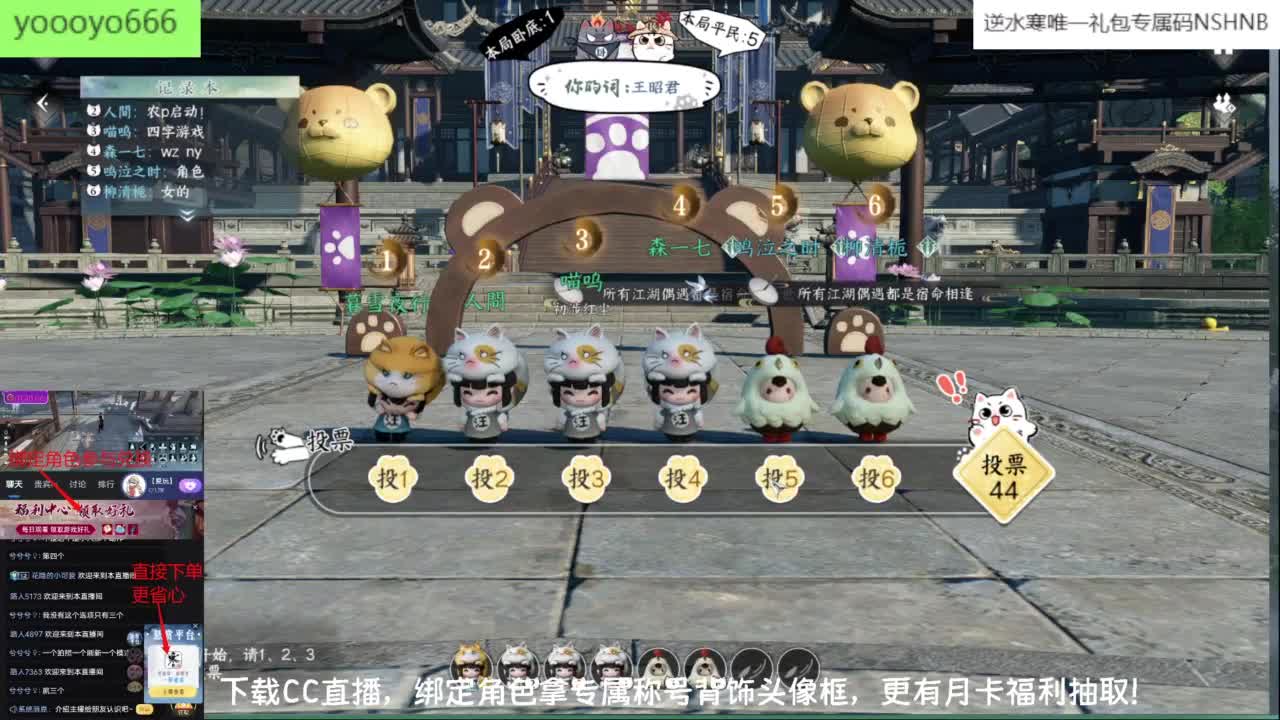Click the speaker icon before the 系统消息 entry
Image resolution: width=1280 pixels, height=720 pixels.
pos(13,708)
